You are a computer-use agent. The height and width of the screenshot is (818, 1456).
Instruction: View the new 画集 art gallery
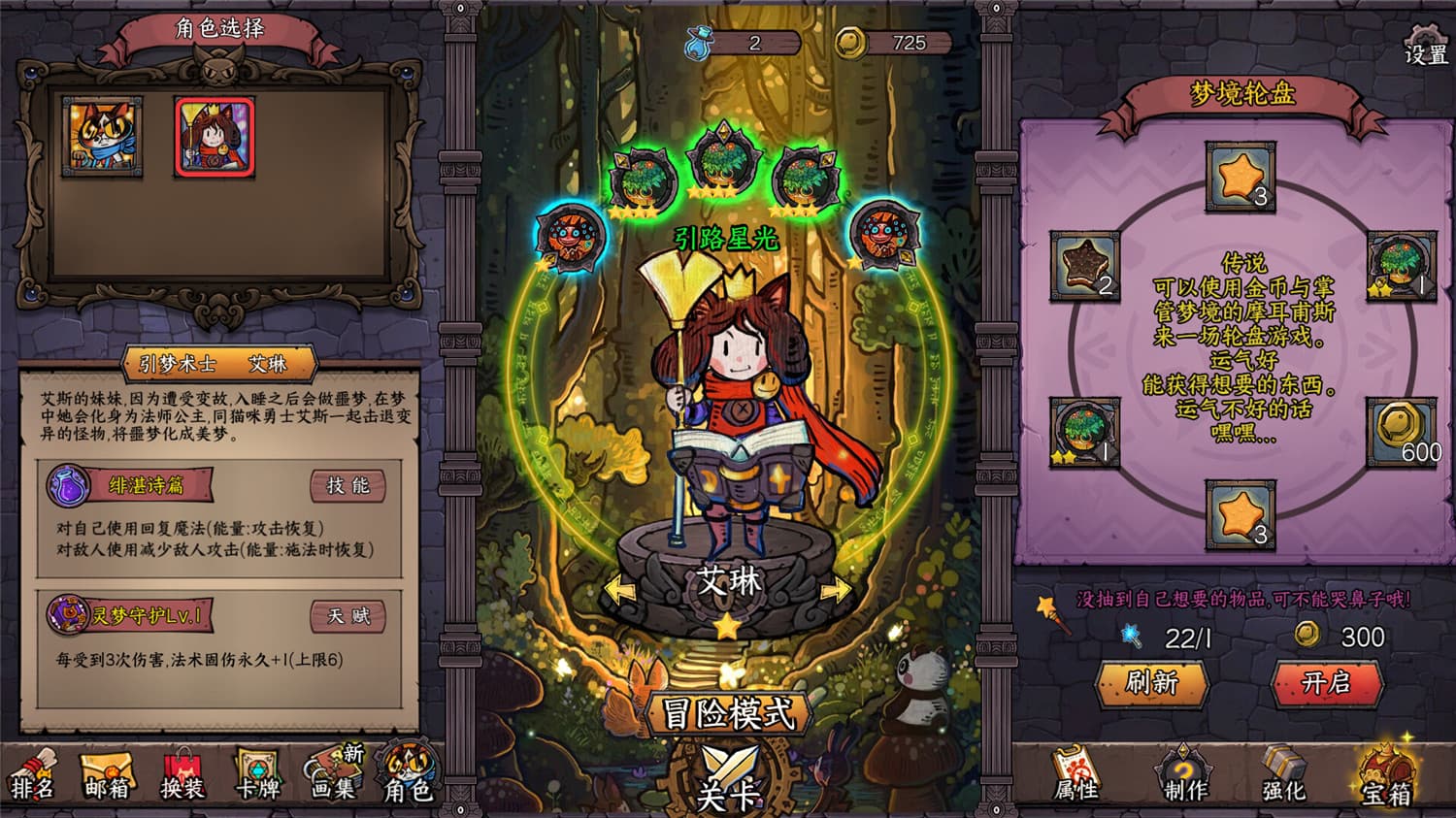pos(332,782)
